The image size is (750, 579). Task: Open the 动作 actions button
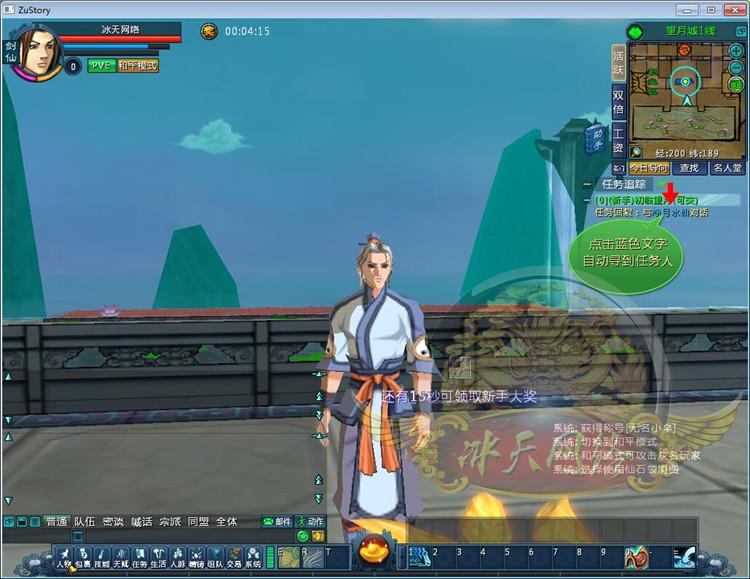click(310, 522)
